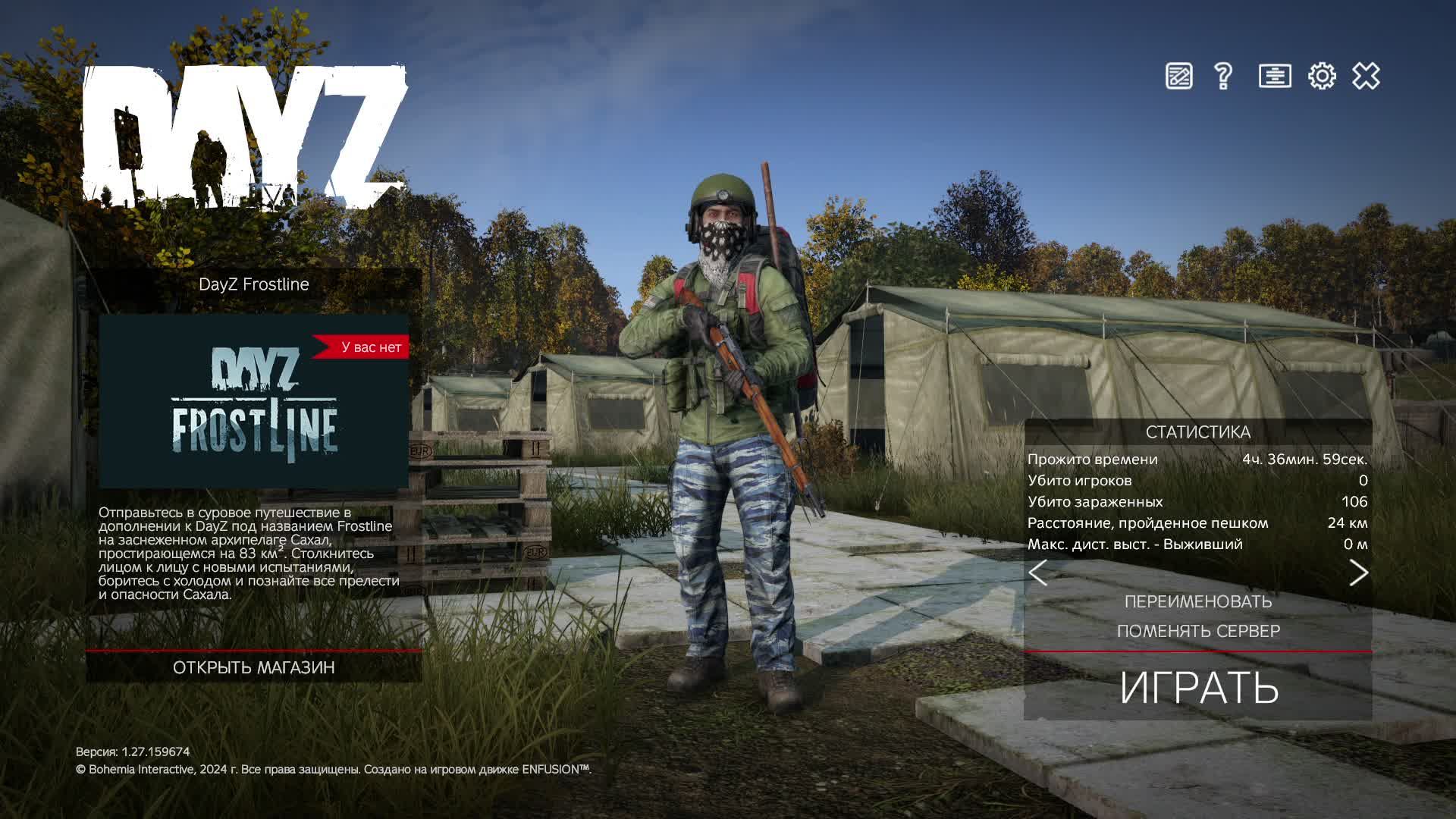The width and height of the screenshot is (1456, 819).
Task: Choose ПОМЕНЯТЬ СЕРВЕР to change server
Action: pos(1198,631)
